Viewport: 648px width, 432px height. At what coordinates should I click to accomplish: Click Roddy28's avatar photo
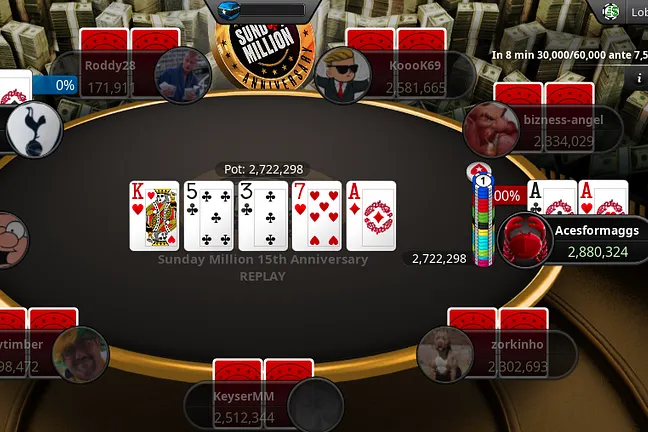click(182, 75)
